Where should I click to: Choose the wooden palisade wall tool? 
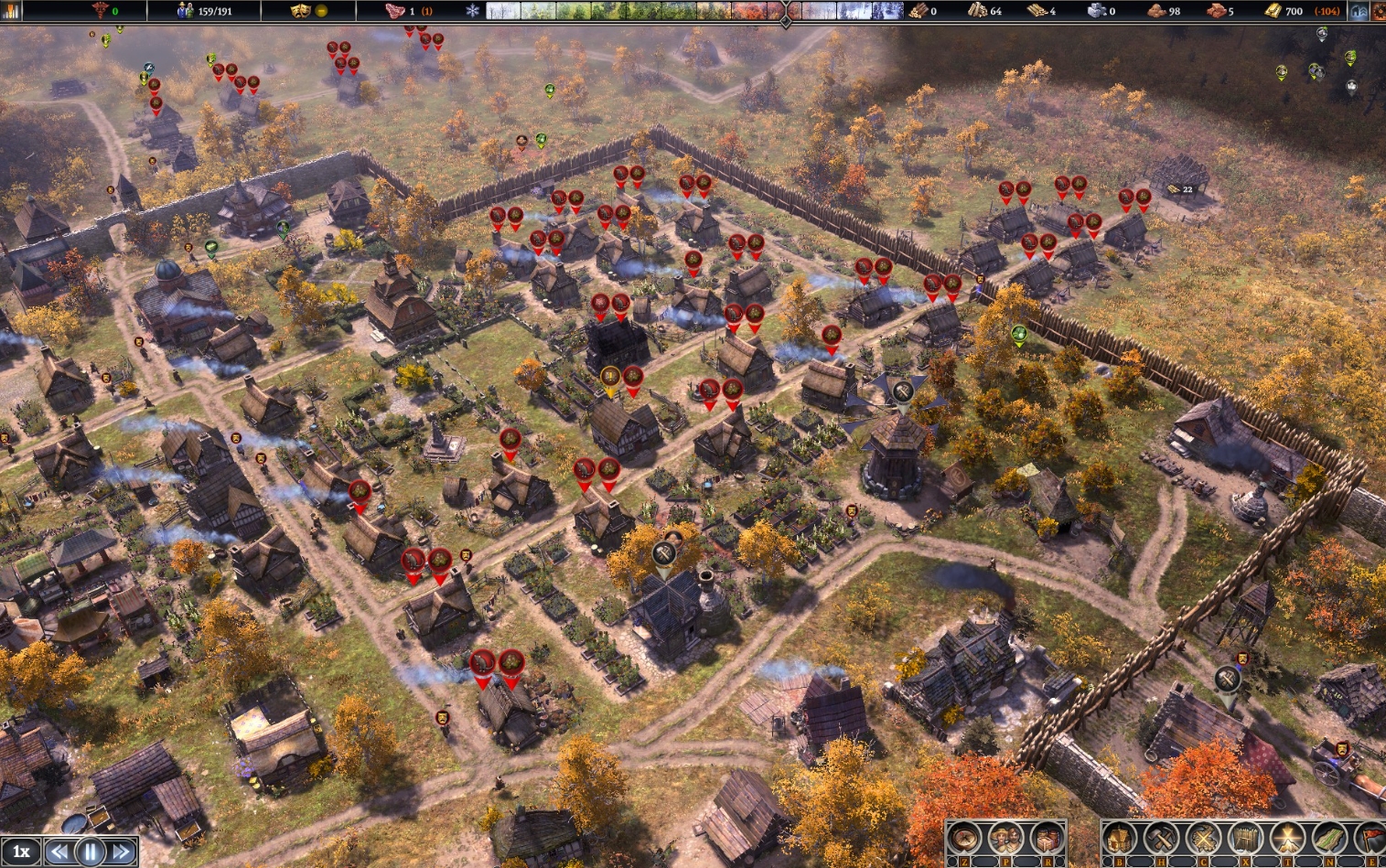(x=1244, y=838)
